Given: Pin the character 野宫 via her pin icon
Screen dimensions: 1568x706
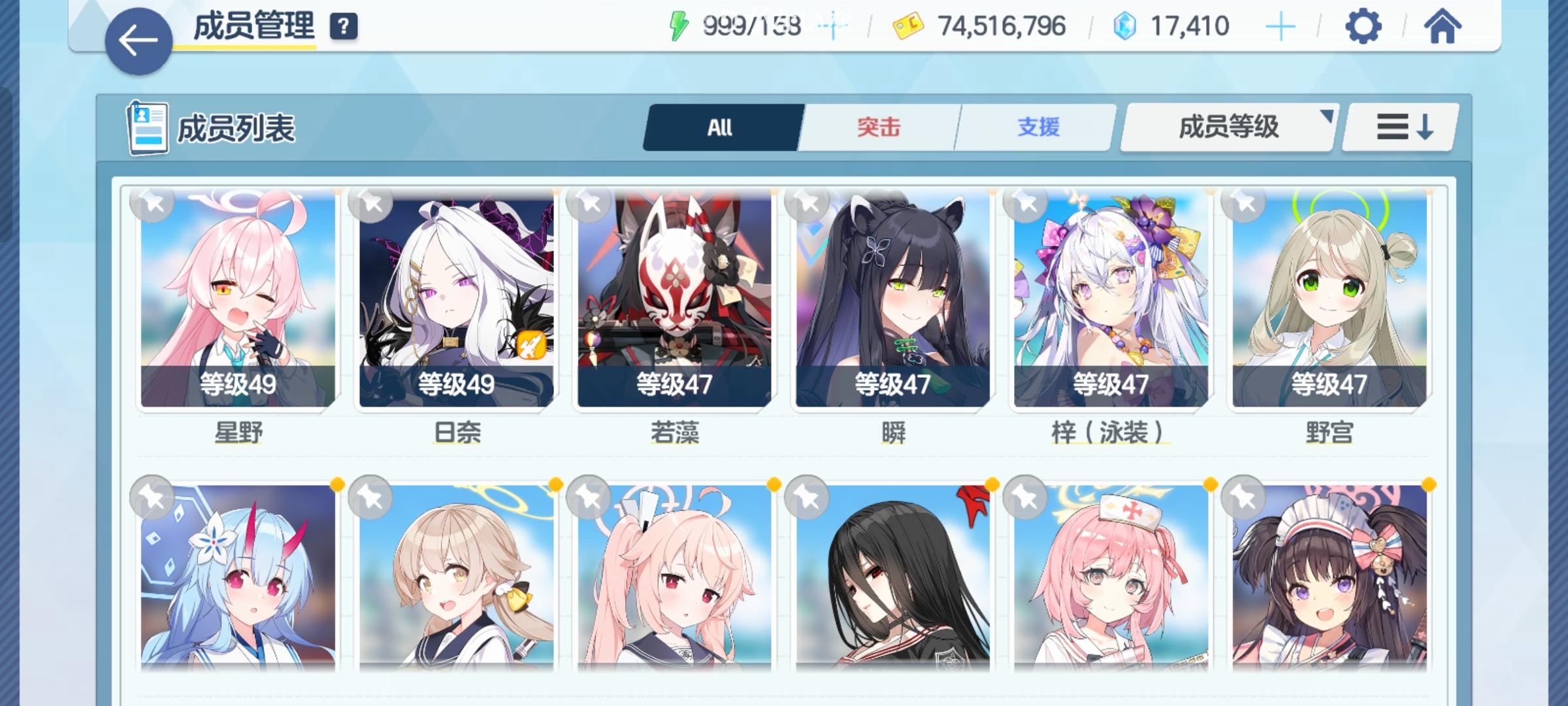Looking at the screenshot, I should (x=1242, y=203).
